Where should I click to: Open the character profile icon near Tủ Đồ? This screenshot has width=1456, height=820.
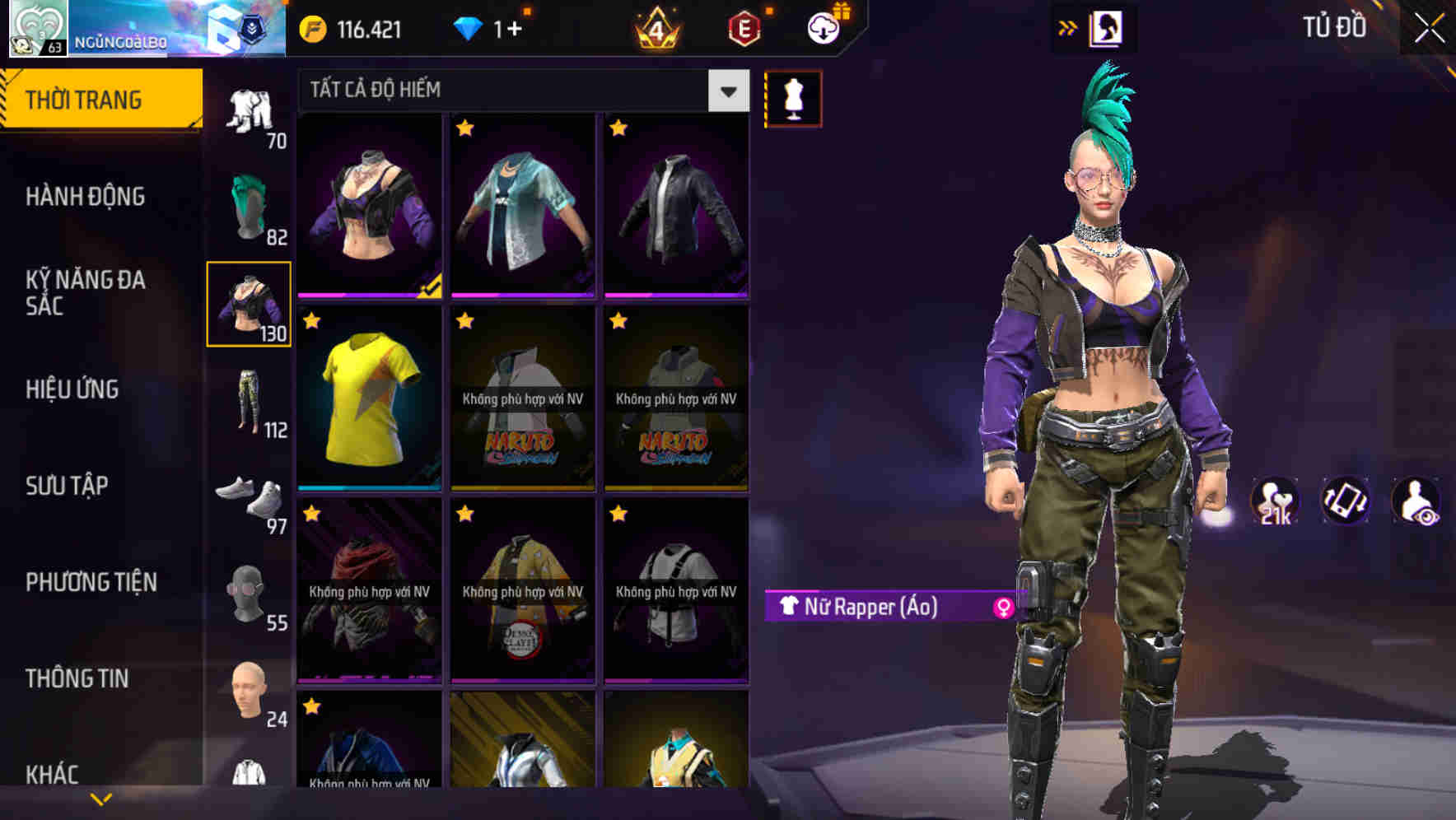1108,29
